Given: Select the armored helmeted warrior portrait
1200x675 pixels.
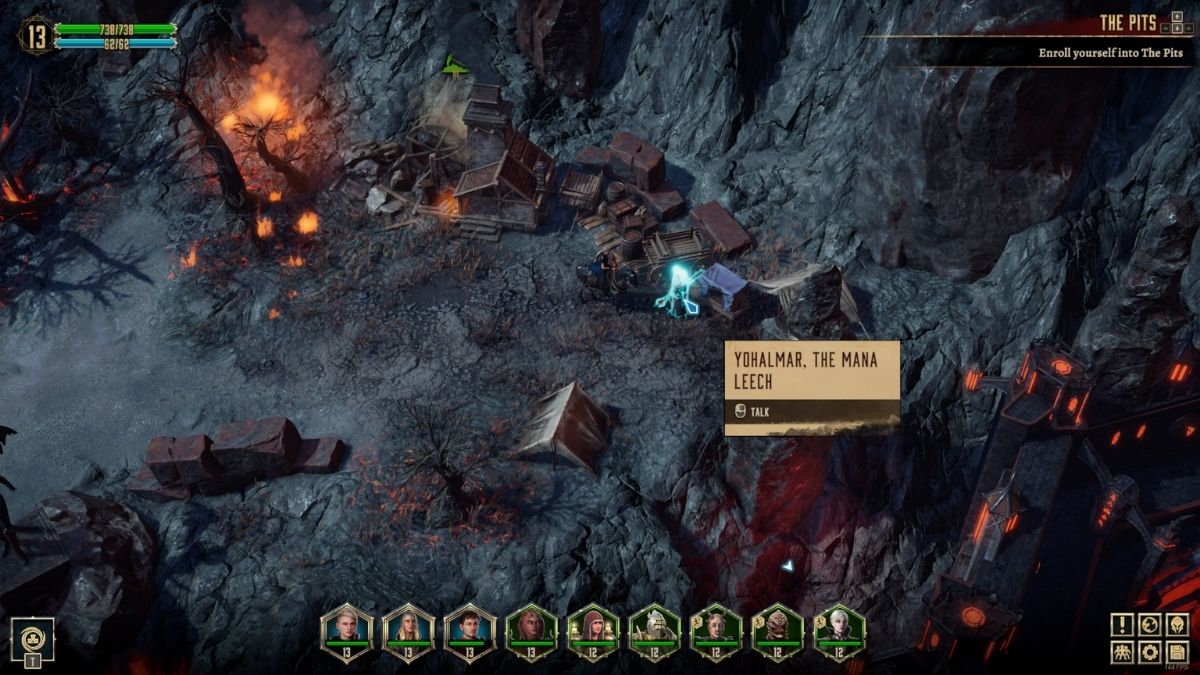Looking at the screenshot, I should click(654, 630).
